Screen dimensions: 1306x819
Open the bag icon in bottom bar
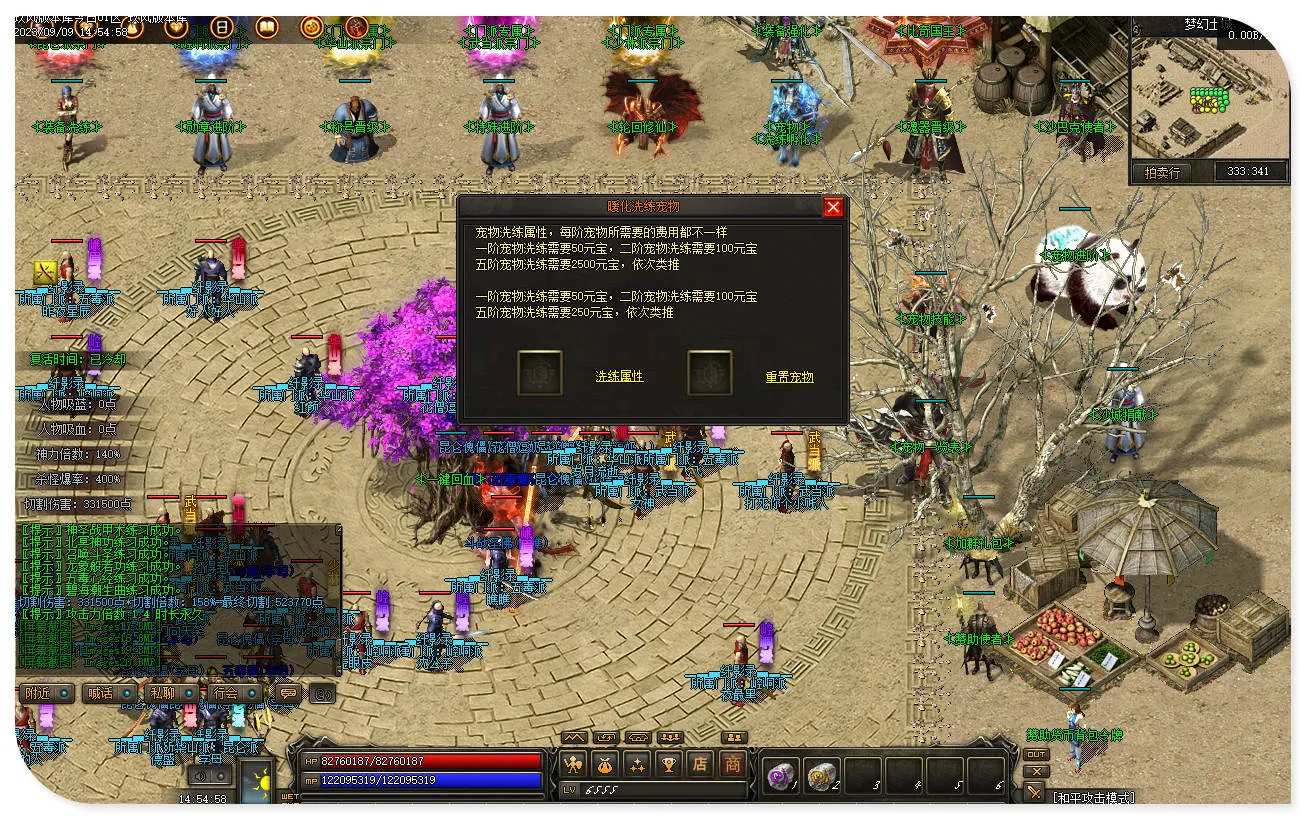pos(605,765)
